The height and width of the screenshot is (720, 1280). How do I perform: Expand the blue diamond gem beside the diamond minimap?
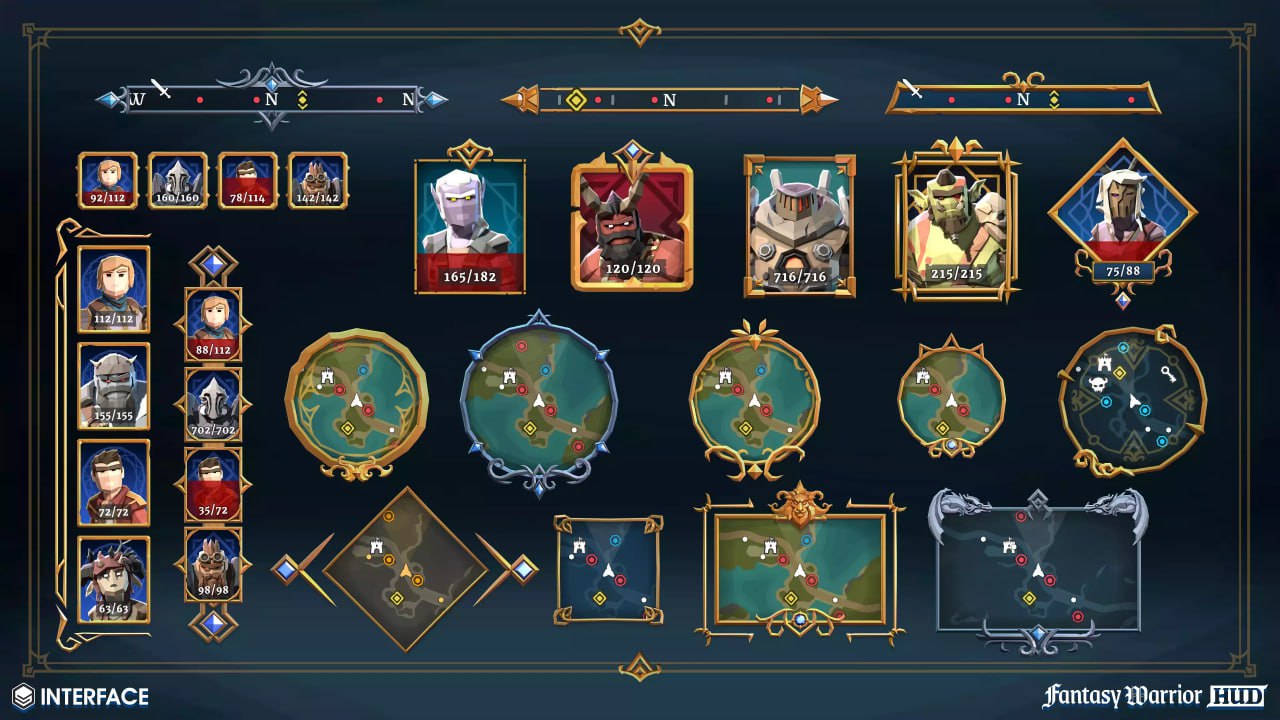point(286,570)
